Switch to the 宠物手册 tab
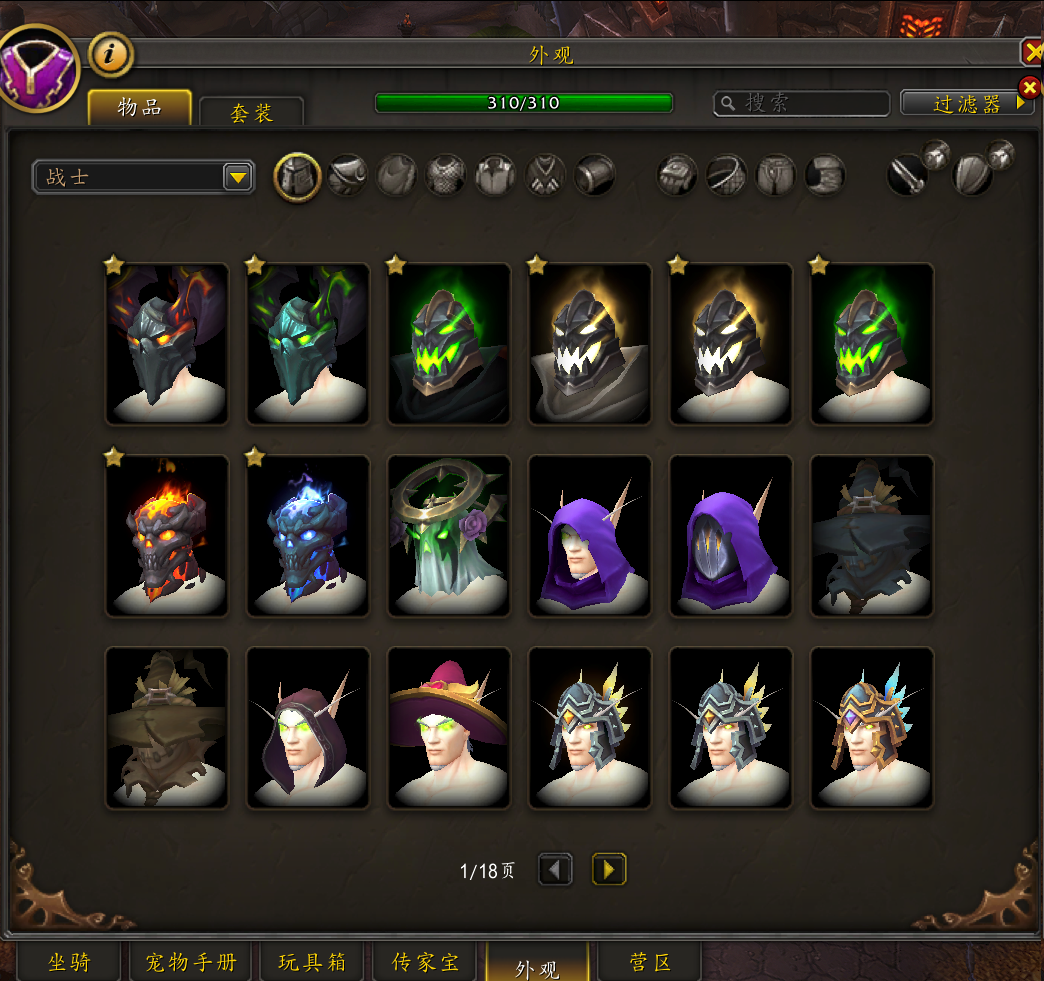 point(191,962)
